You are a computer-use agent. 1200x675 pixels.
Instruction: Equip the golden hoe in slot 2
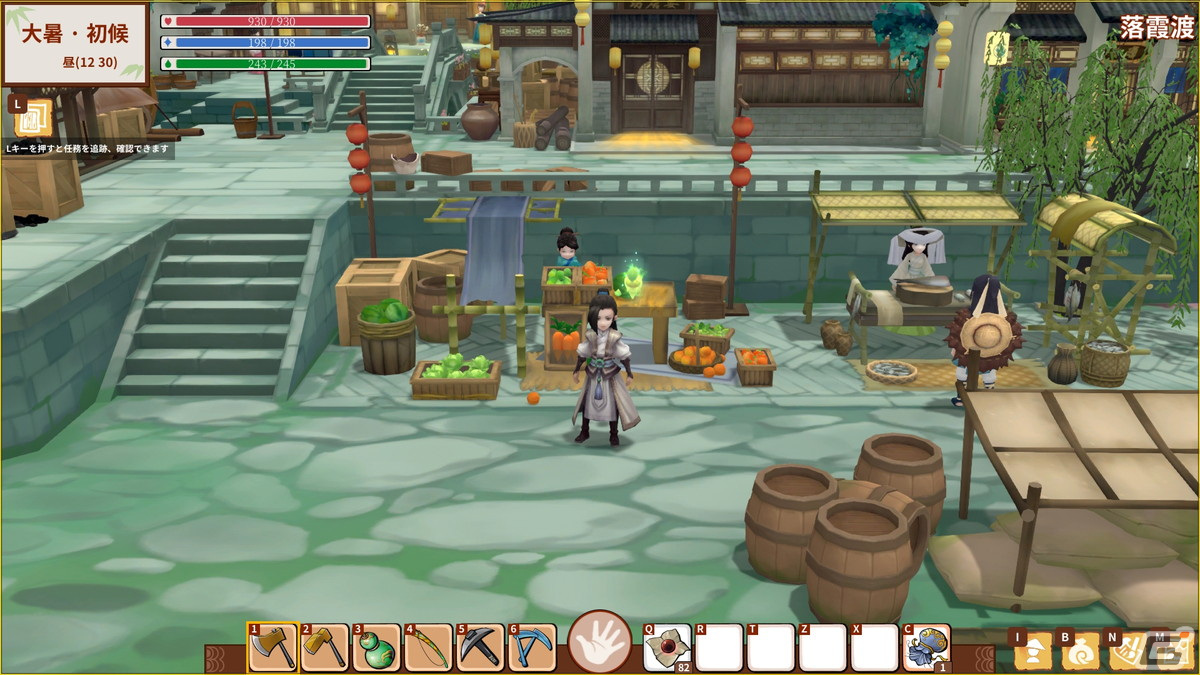point(325,647)
